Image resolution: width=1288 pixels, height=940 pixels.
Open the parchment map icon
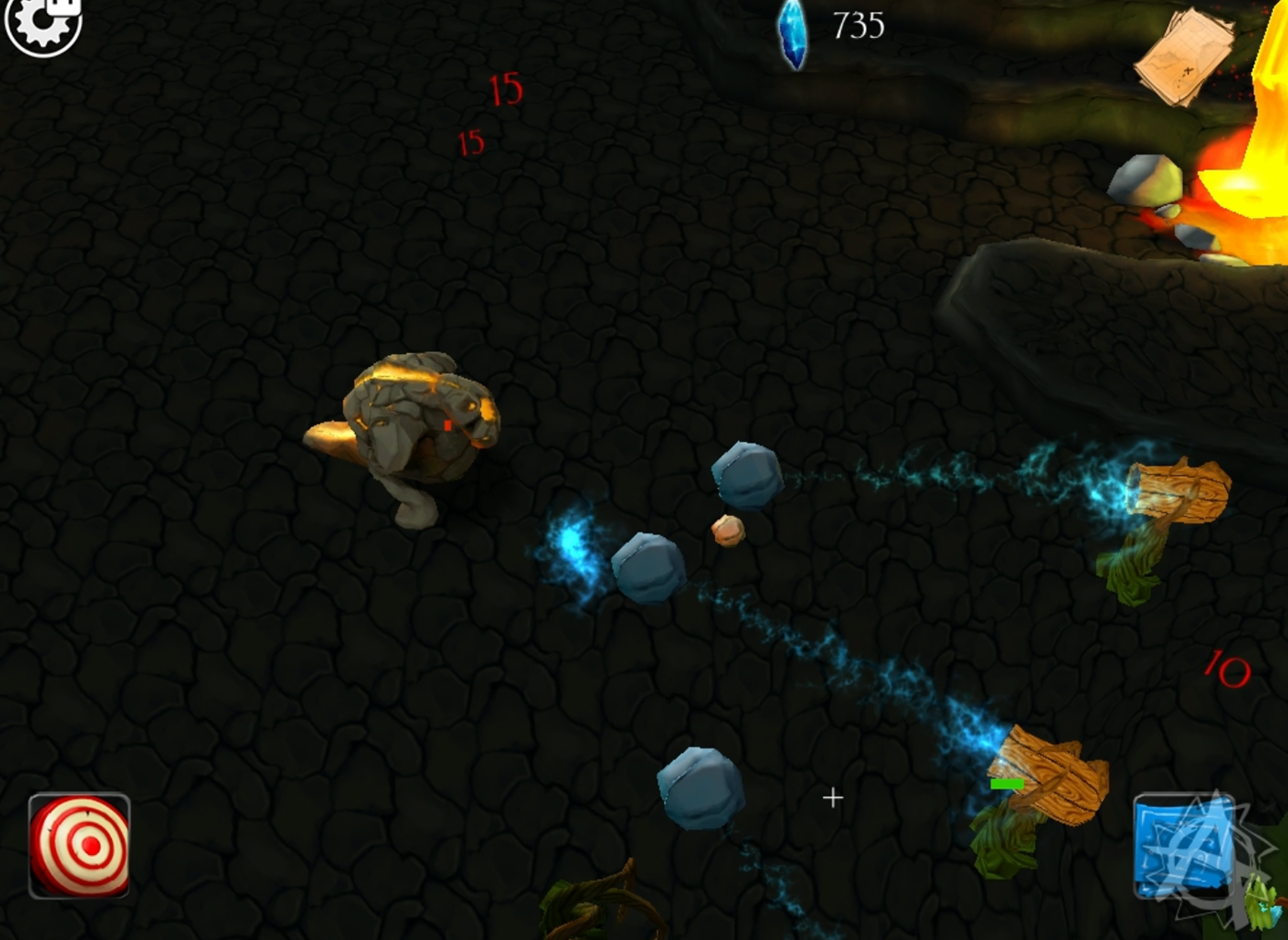tap(1184, 57)
